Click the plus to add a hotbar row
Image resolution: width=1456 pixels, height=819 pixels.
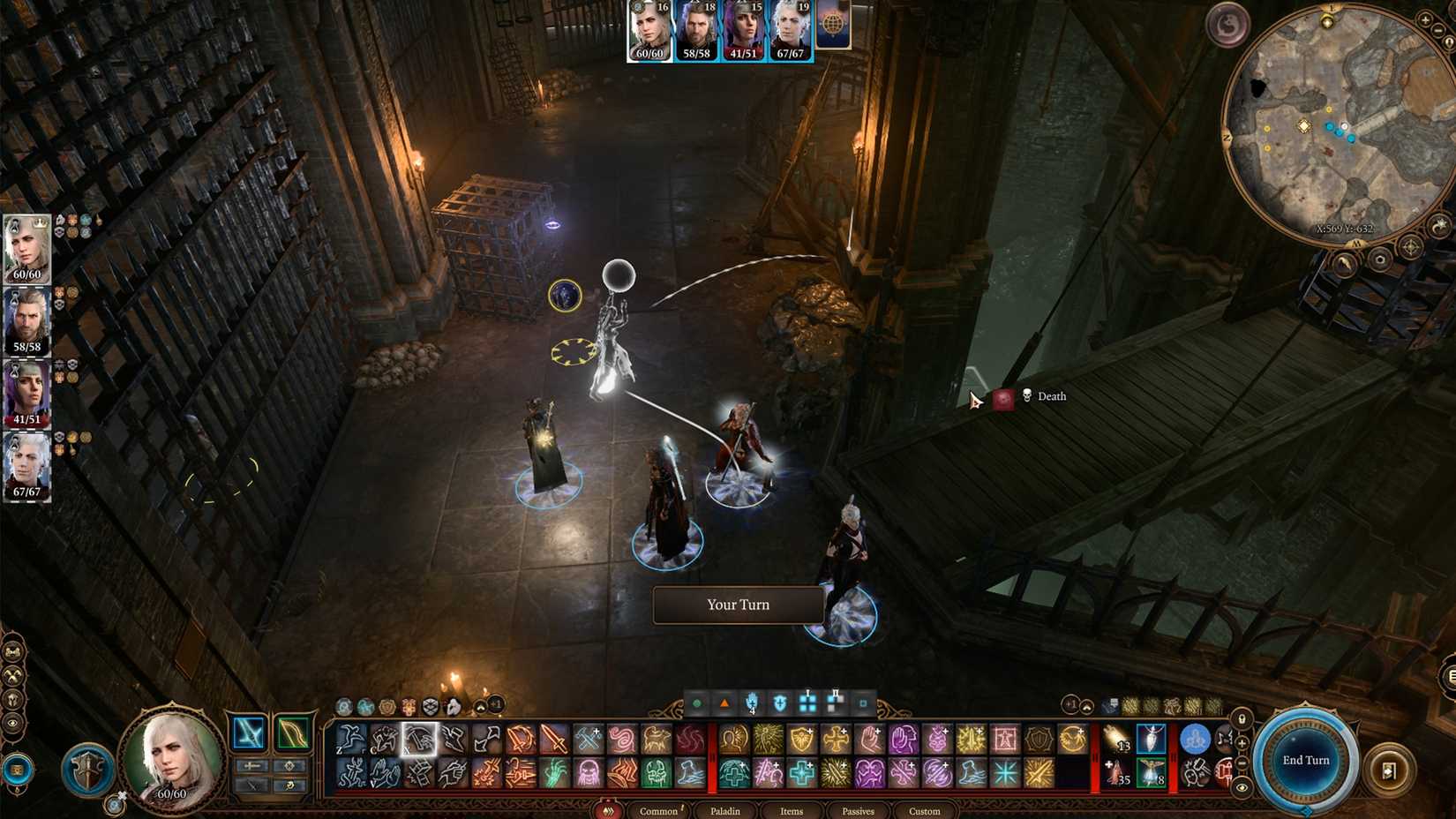(x=1242, y=744)
